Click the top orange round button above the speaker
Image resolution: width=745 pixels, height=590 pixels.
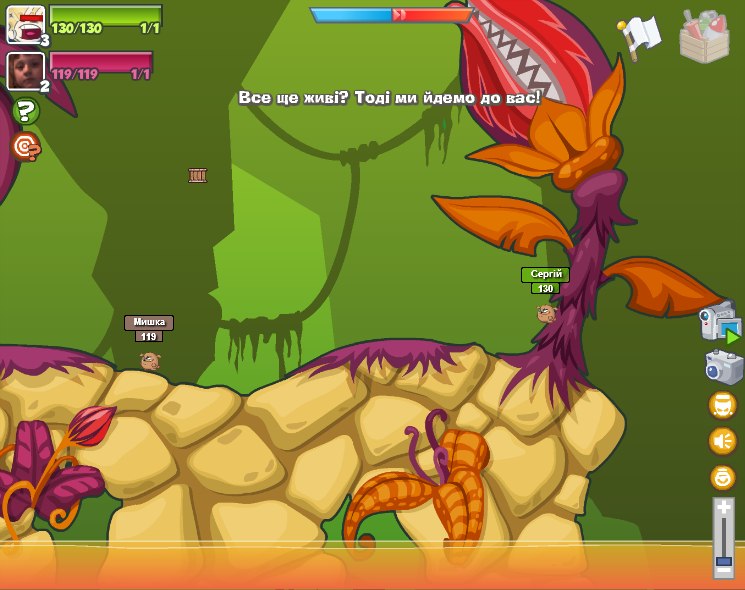(x=722, y=405)
